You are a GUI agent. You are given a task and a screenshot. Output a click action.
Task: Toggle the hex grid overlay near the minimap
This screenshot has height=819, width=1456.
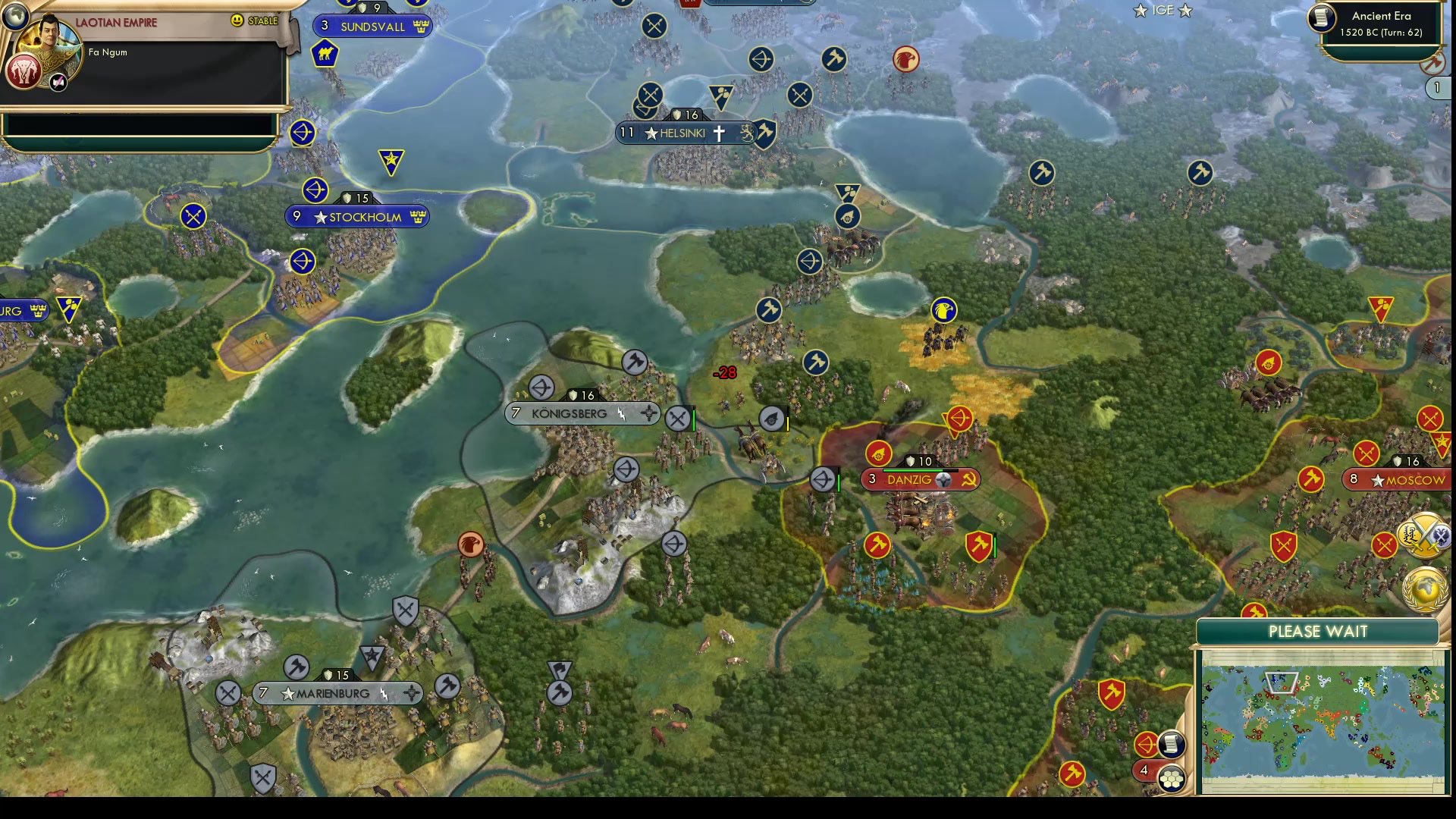coord(1171,779)
